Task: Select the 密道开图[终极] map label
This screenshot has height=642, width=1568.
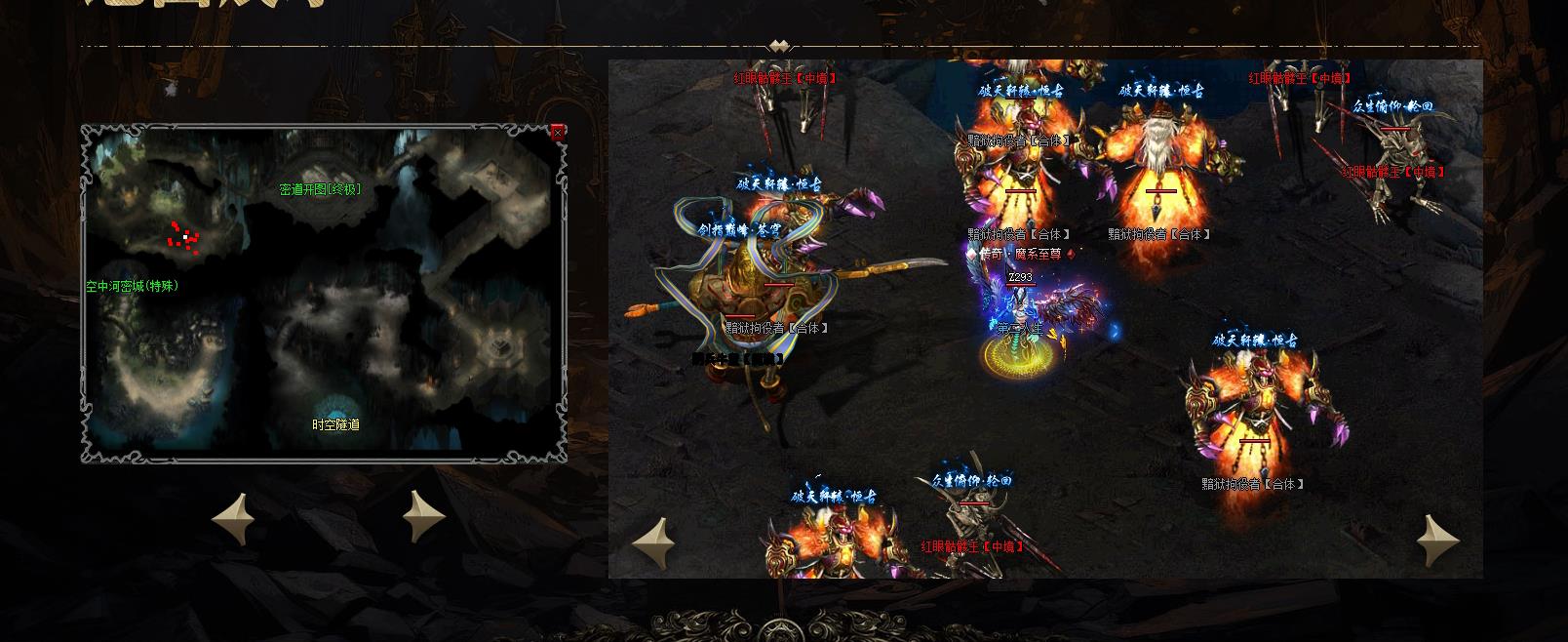Action: click(320, 189)
